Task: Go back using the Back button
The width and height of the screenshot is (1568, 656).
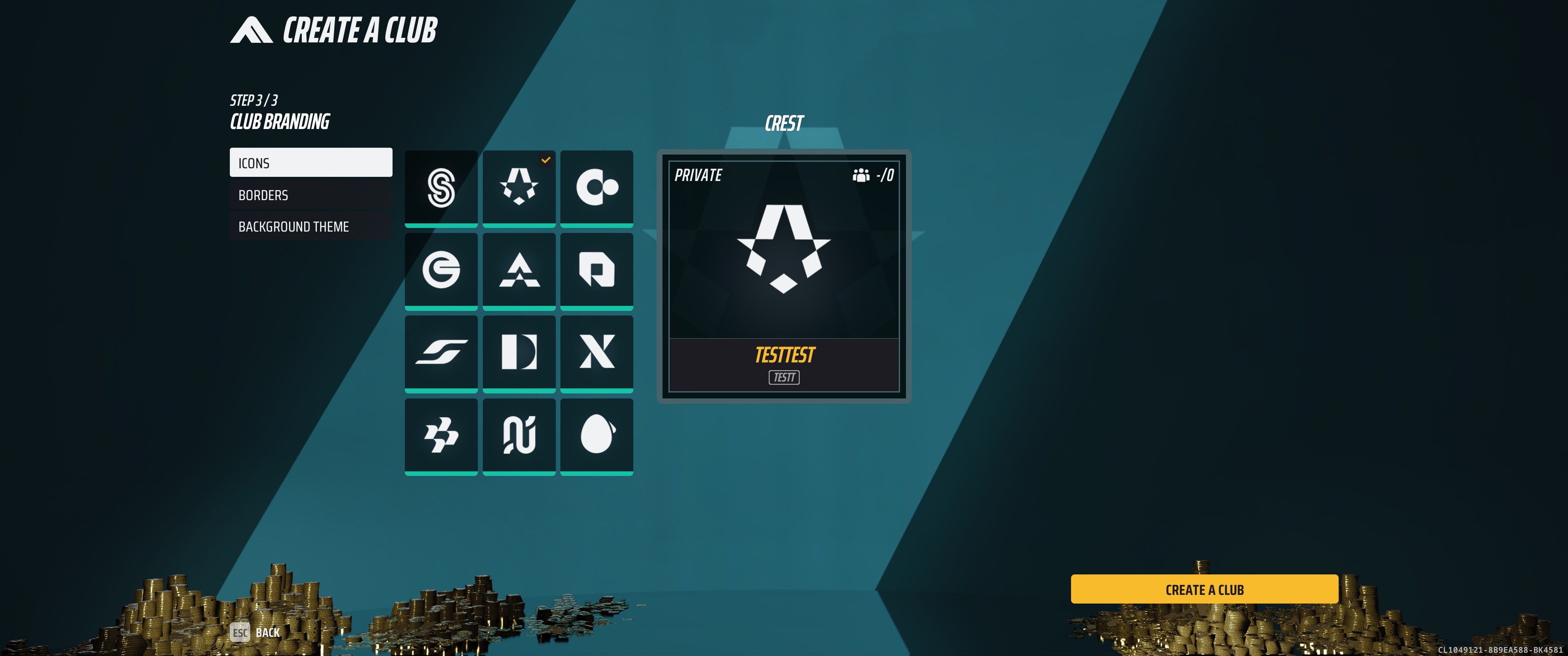Action: tap(256, 632)
